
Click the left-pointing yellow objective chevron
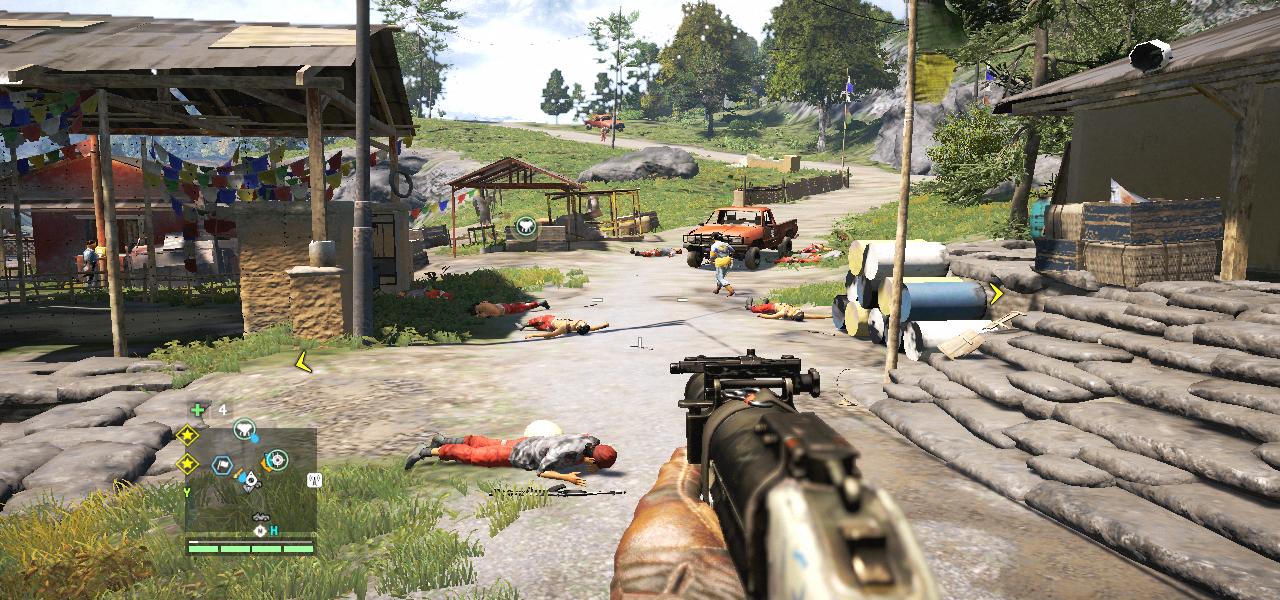pyautogui.click(x=302, y=361)
